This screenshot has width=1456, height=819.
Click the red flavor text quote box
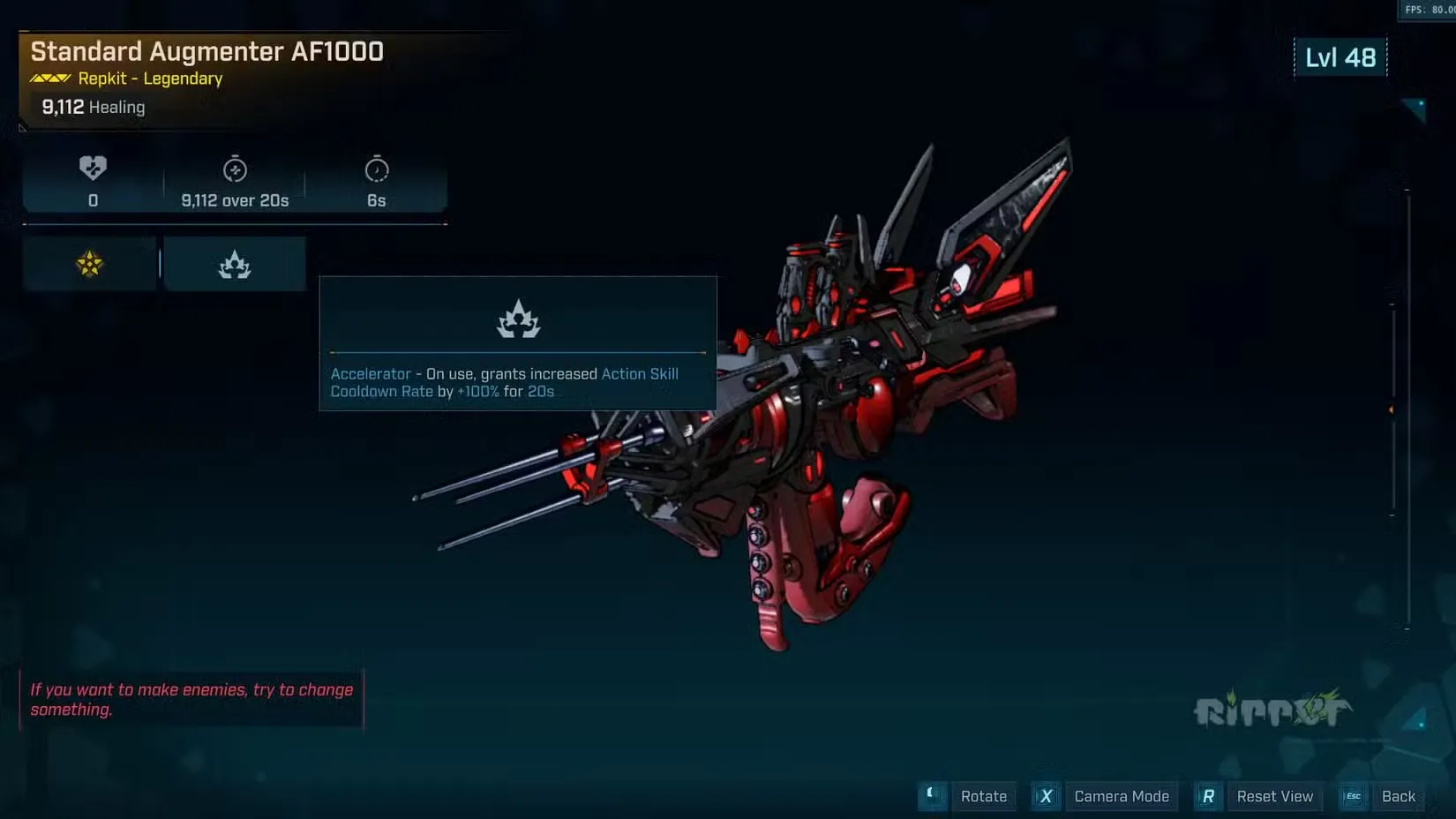[x=191, y=699]
